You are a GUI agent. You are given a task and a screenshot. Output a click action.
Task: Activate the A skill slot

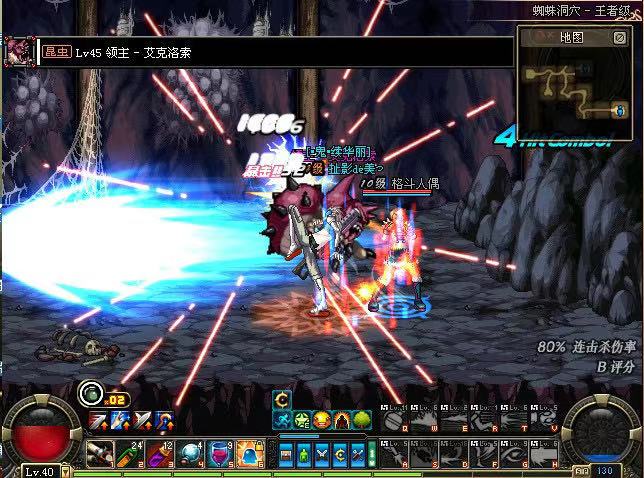click(x=395, y=453)
